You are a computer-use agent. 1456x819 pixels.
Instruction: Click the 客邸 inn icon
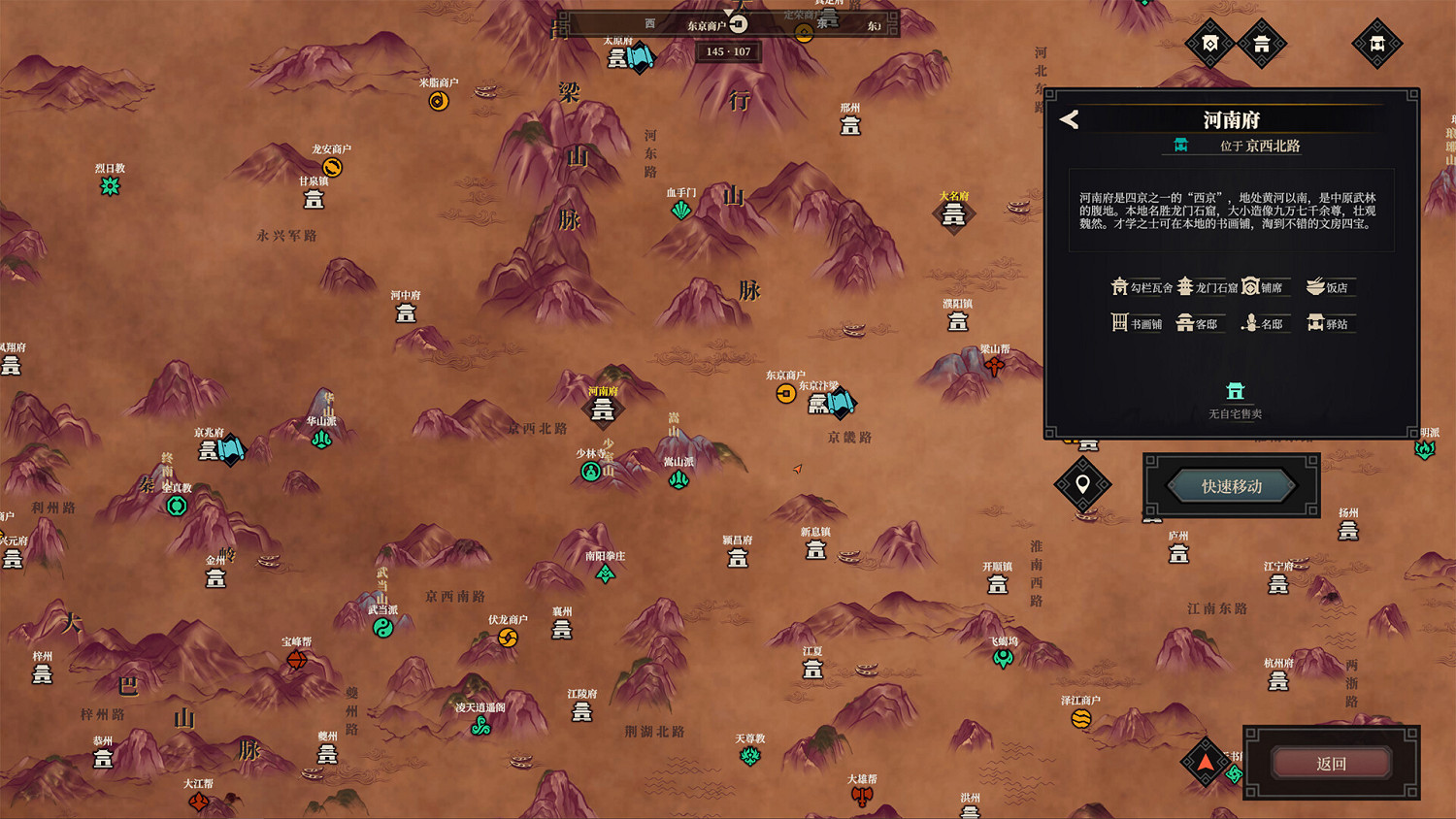(1184, 322)
